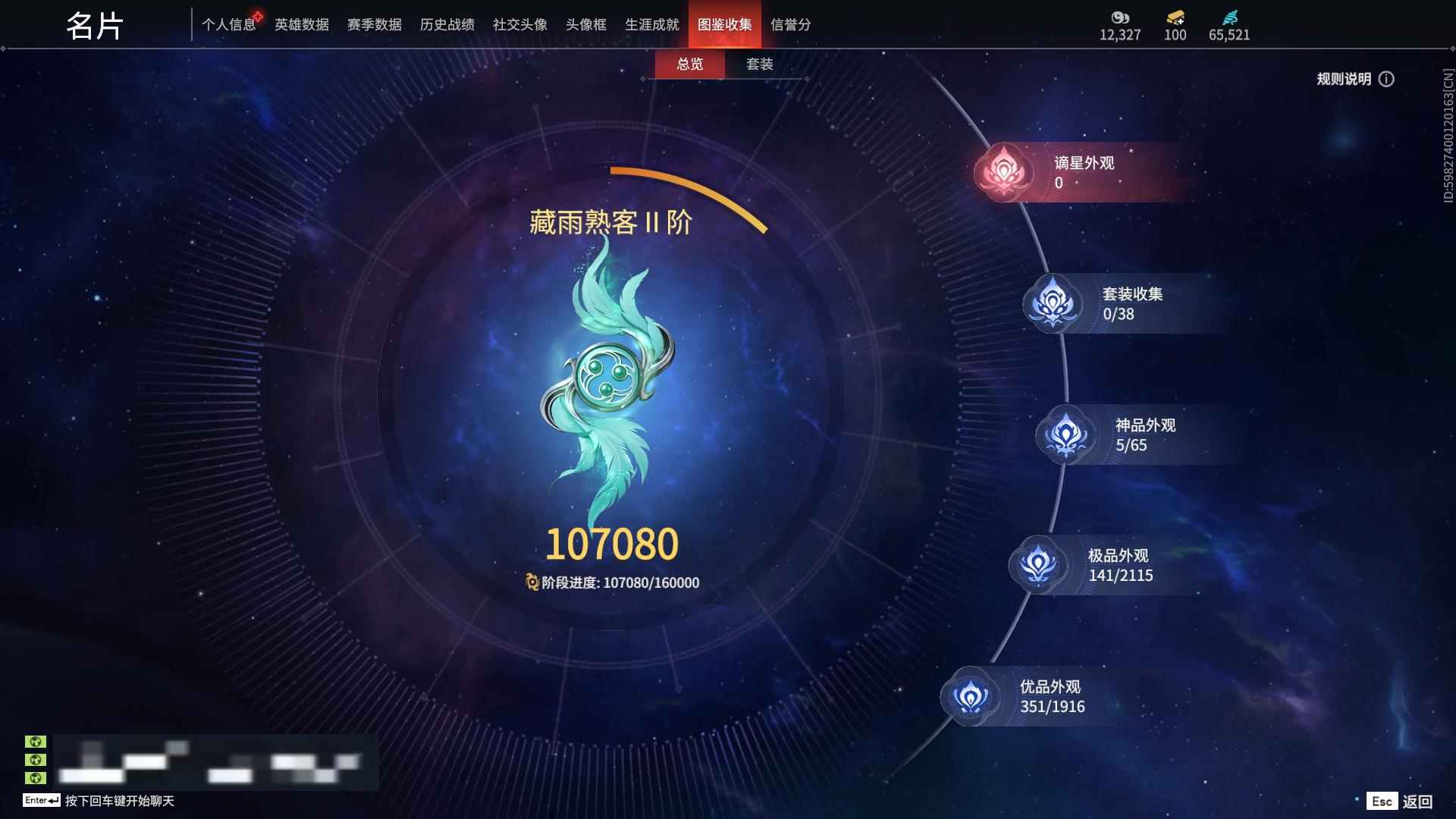Open the gold coin currency display

[1119, 15]
